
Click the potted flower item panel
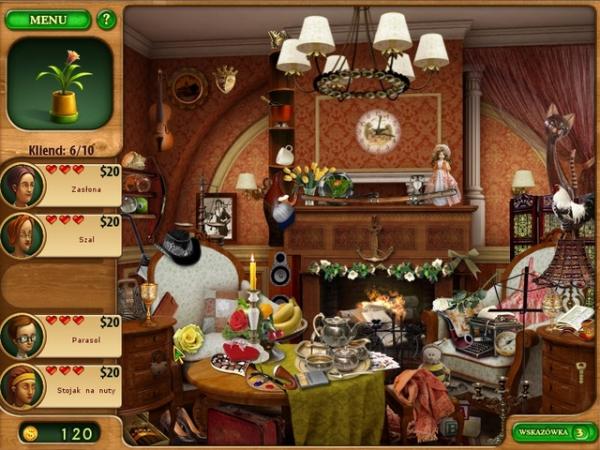[x=60, y=83]
